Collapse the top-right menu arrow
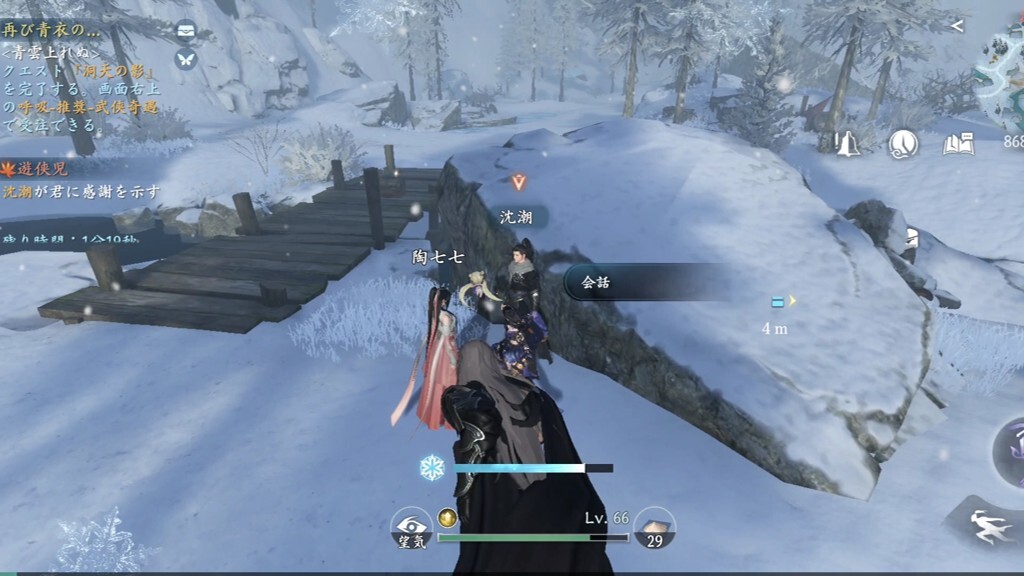This screenshot has width=1024, height=576. pyautogui.click(x=957, y=26)
